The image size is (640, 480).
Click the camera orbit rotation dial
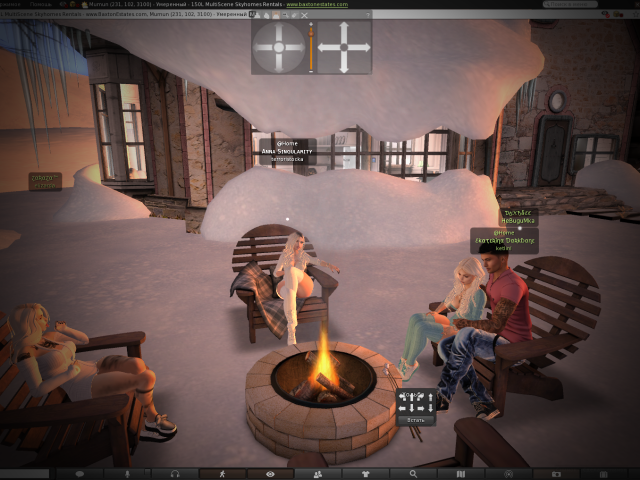278,47
